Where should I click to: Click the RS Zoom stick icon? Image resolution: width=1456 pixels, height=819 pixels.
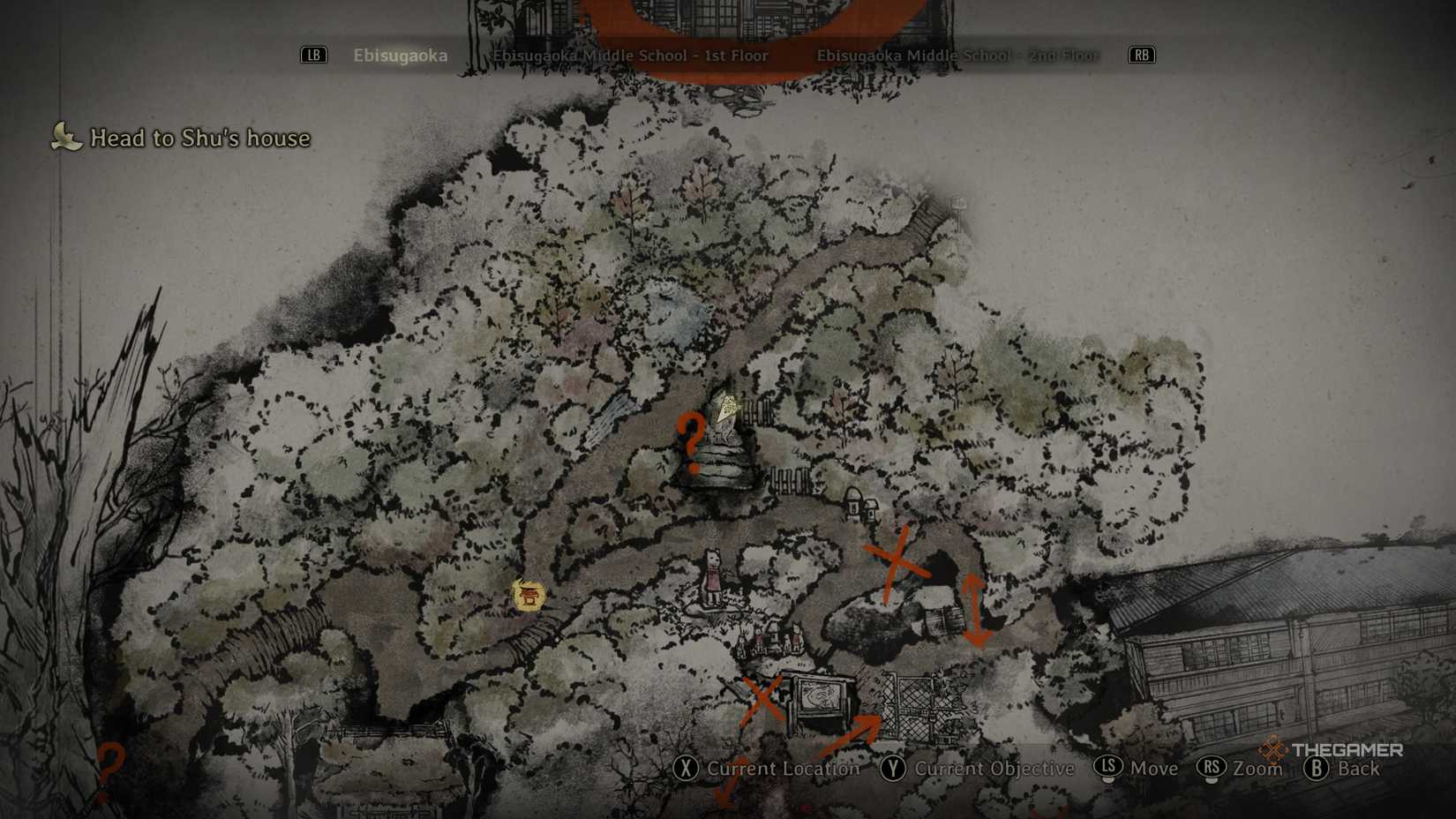(x=1212, y=769)
